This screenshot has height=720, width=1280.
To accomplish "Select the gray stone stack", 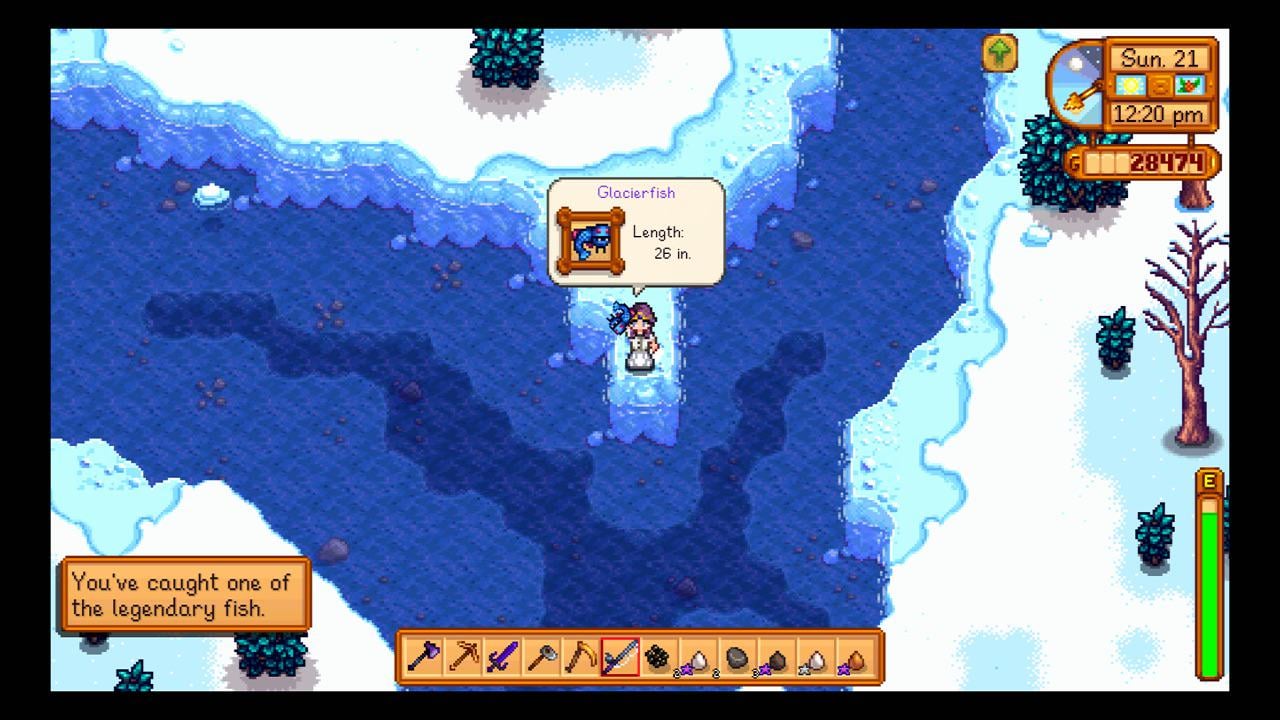I will [x=736, y=657].
